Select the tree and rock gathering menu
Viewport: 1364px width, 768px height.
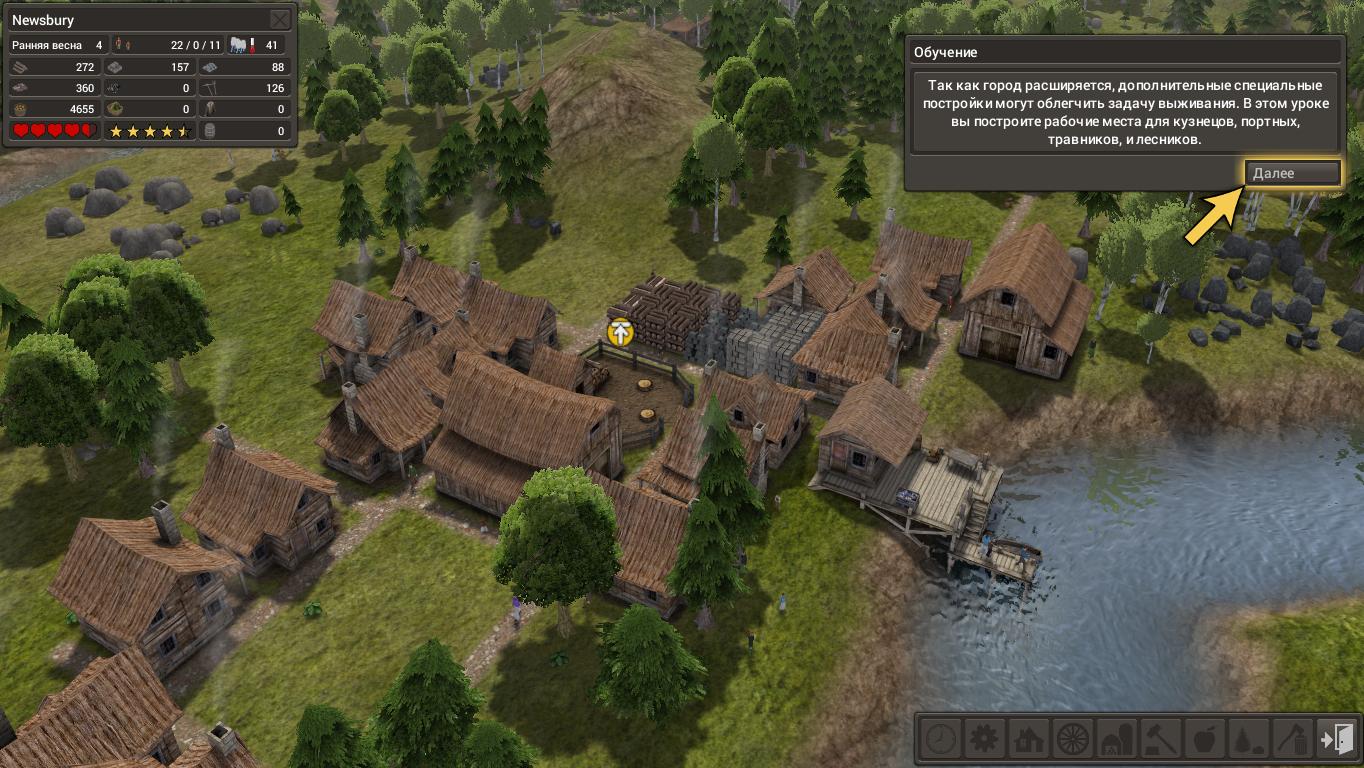point(1248,740)
